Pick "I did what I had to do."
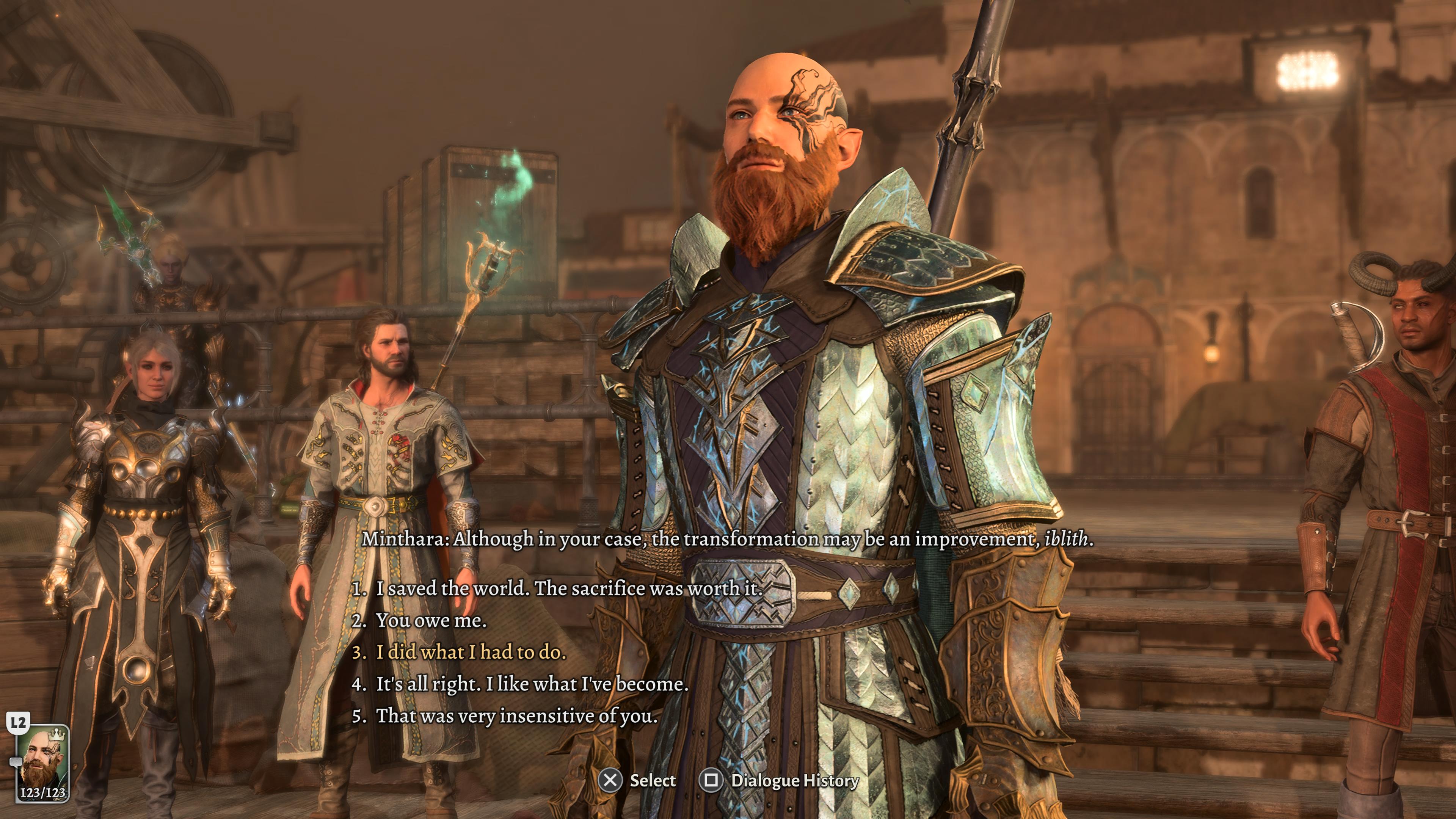This screenshot has width=1456, height=819. coord(471,652)
